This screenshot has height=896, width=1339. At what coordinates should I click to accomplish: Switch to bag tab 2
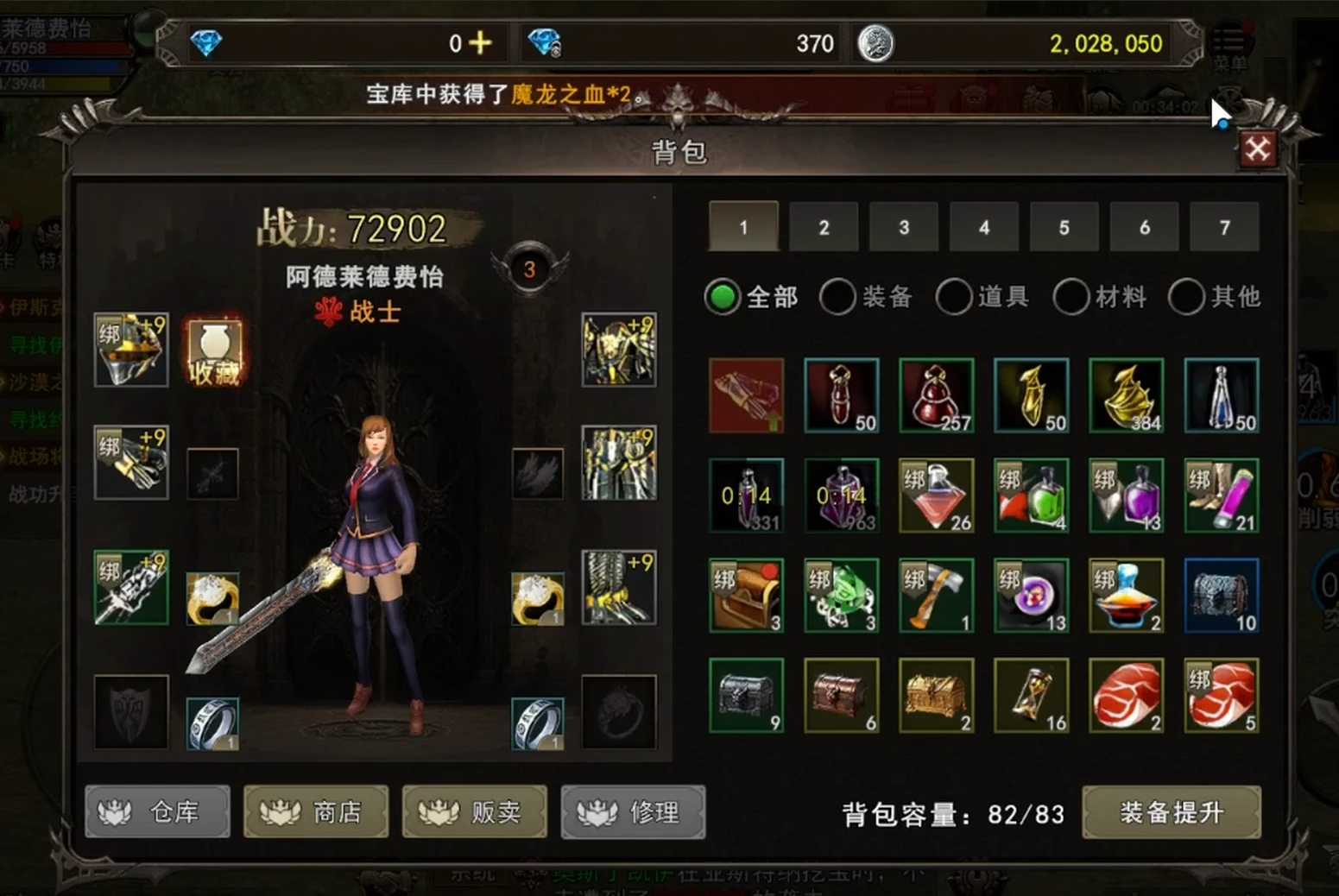click(x=823, y=227)
